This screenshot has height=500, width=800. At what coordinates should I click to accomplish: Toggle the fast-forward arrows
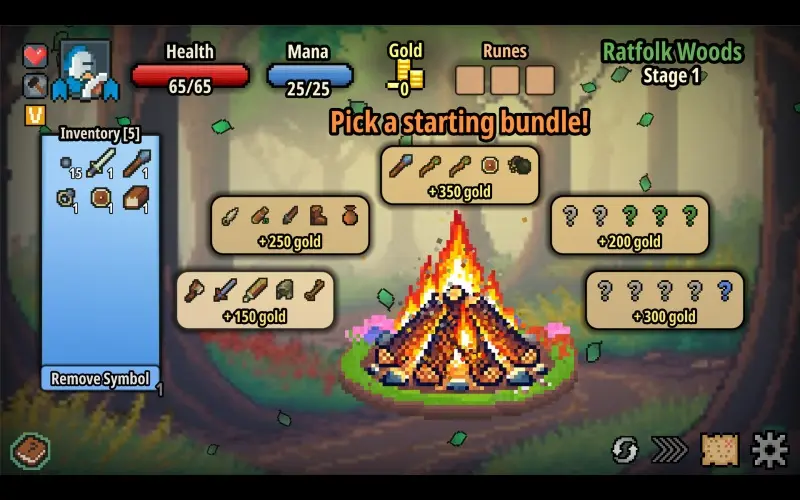(670, 450)
